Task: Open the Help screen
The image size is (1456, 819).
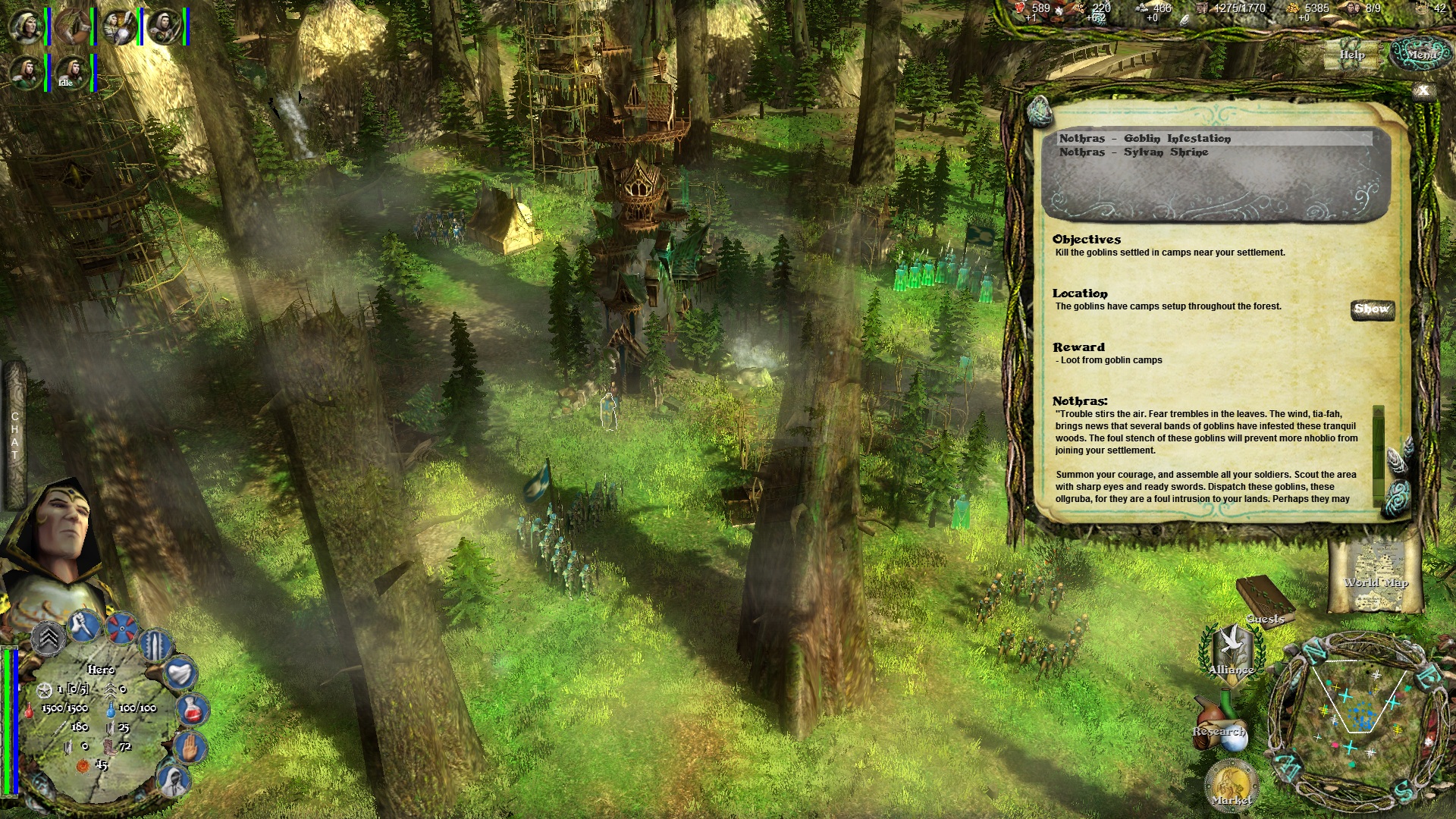Action: point(1351,55)
